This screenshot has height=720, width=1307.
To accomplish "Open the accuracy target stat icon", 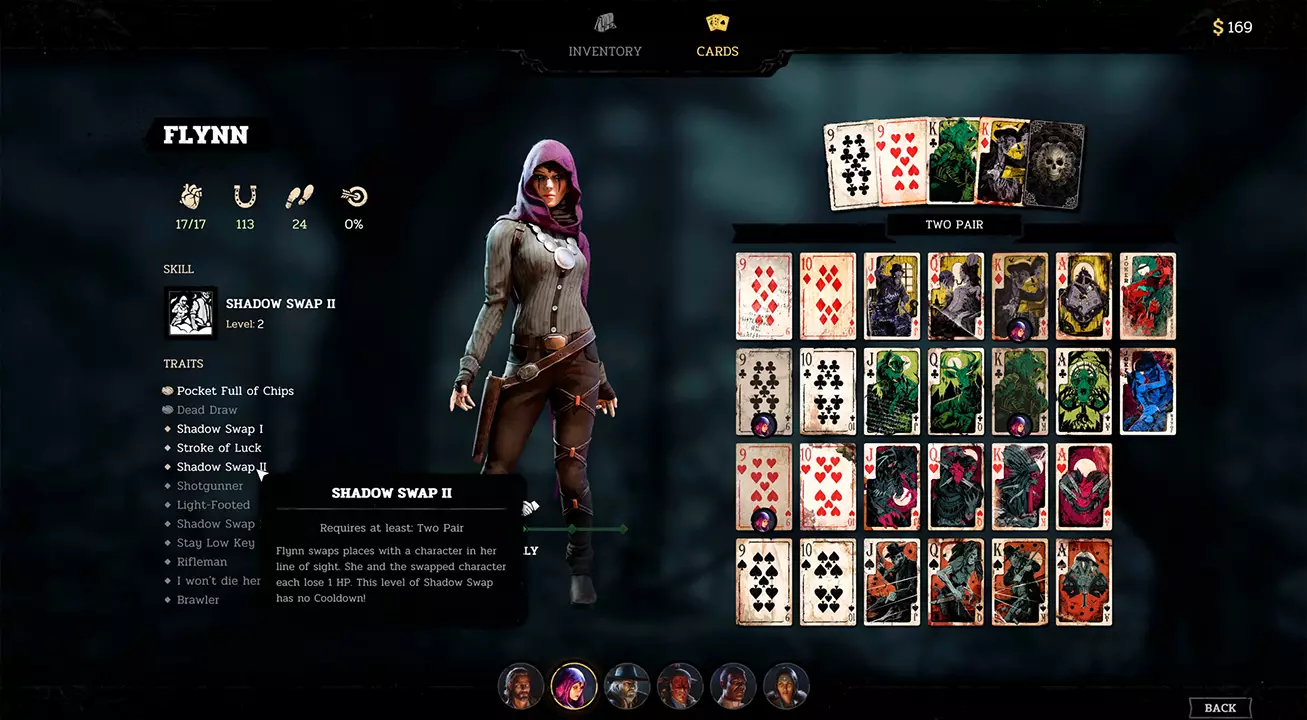I will point(354,196).
